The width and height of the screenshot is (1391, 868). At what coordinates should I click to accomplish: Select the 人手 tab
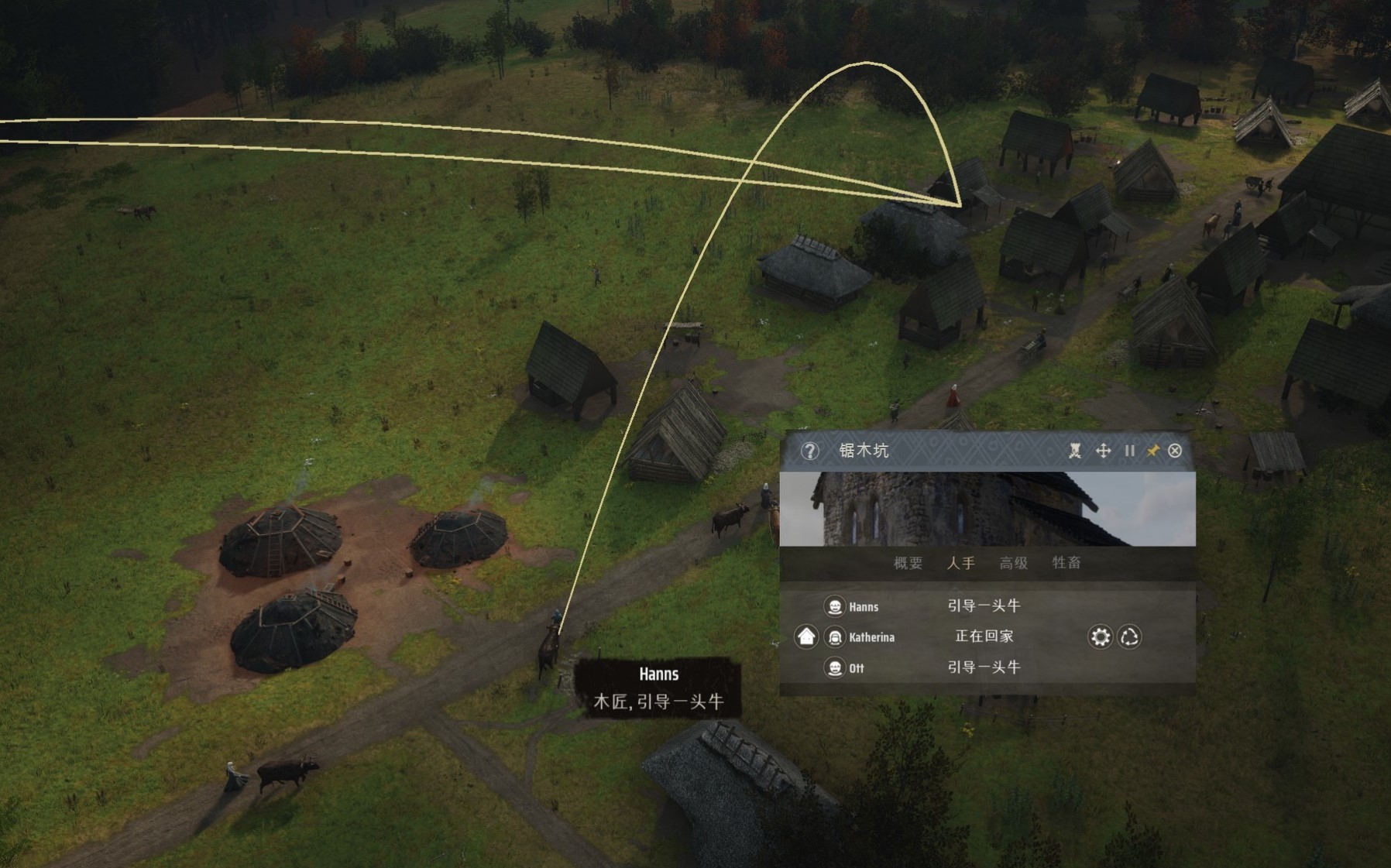pos(960,563)
